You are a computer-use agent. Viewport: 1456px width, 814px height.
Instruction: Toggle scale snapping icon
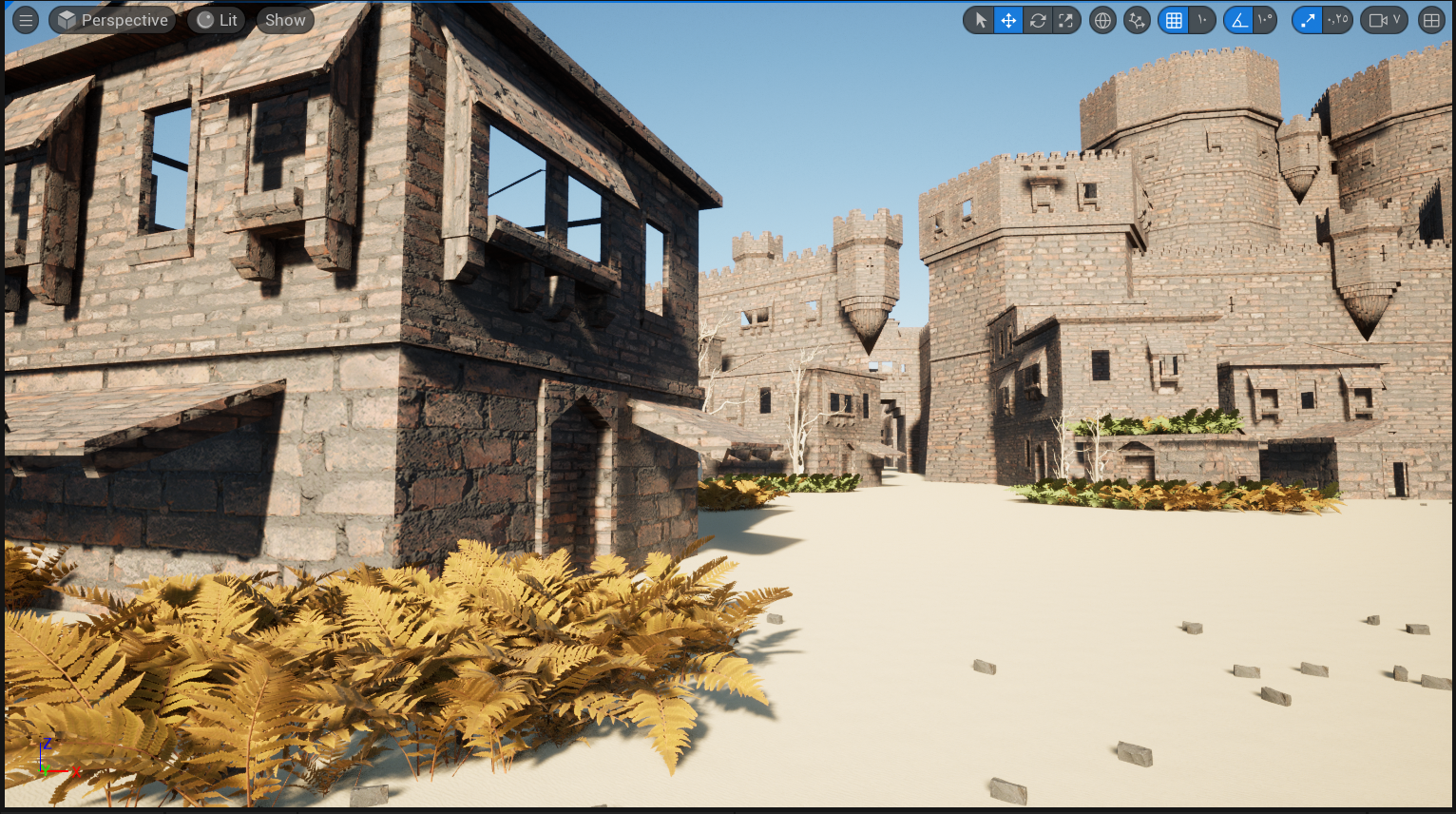[x=1308, y=20]
